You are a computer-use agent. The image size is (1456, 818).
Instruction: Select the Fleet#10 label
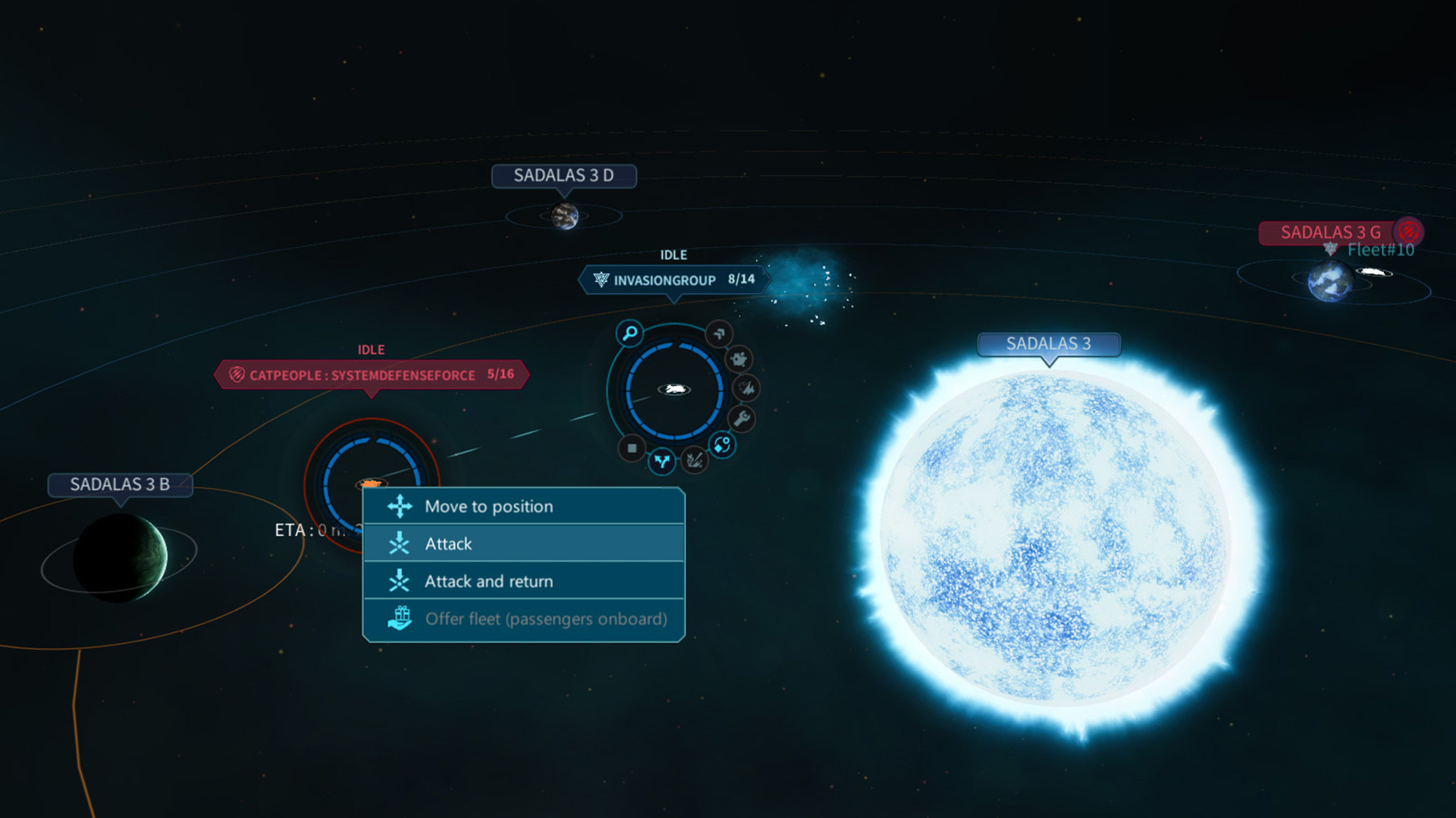pyautogui.click(x=1380, y=250)
